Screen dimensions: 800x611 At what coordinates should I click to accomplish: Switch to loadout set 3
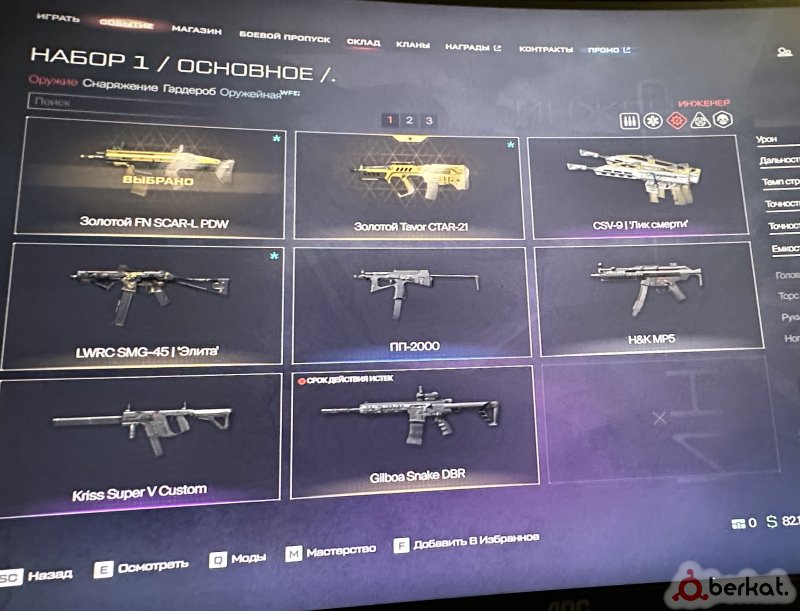(428, 121)
